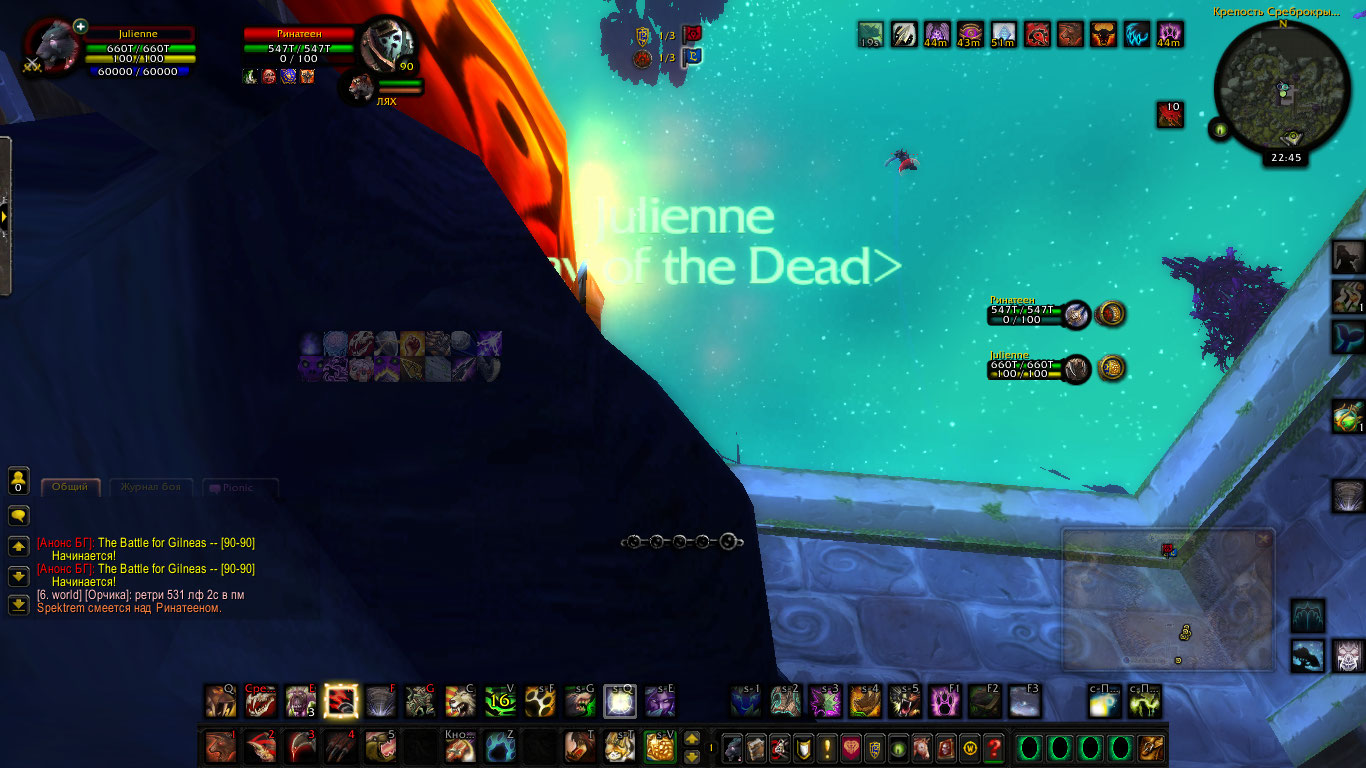Viewport: 1366px width, 768px height.
Task: Select Julienne's player portrait frame
Action: pos(51,46)
